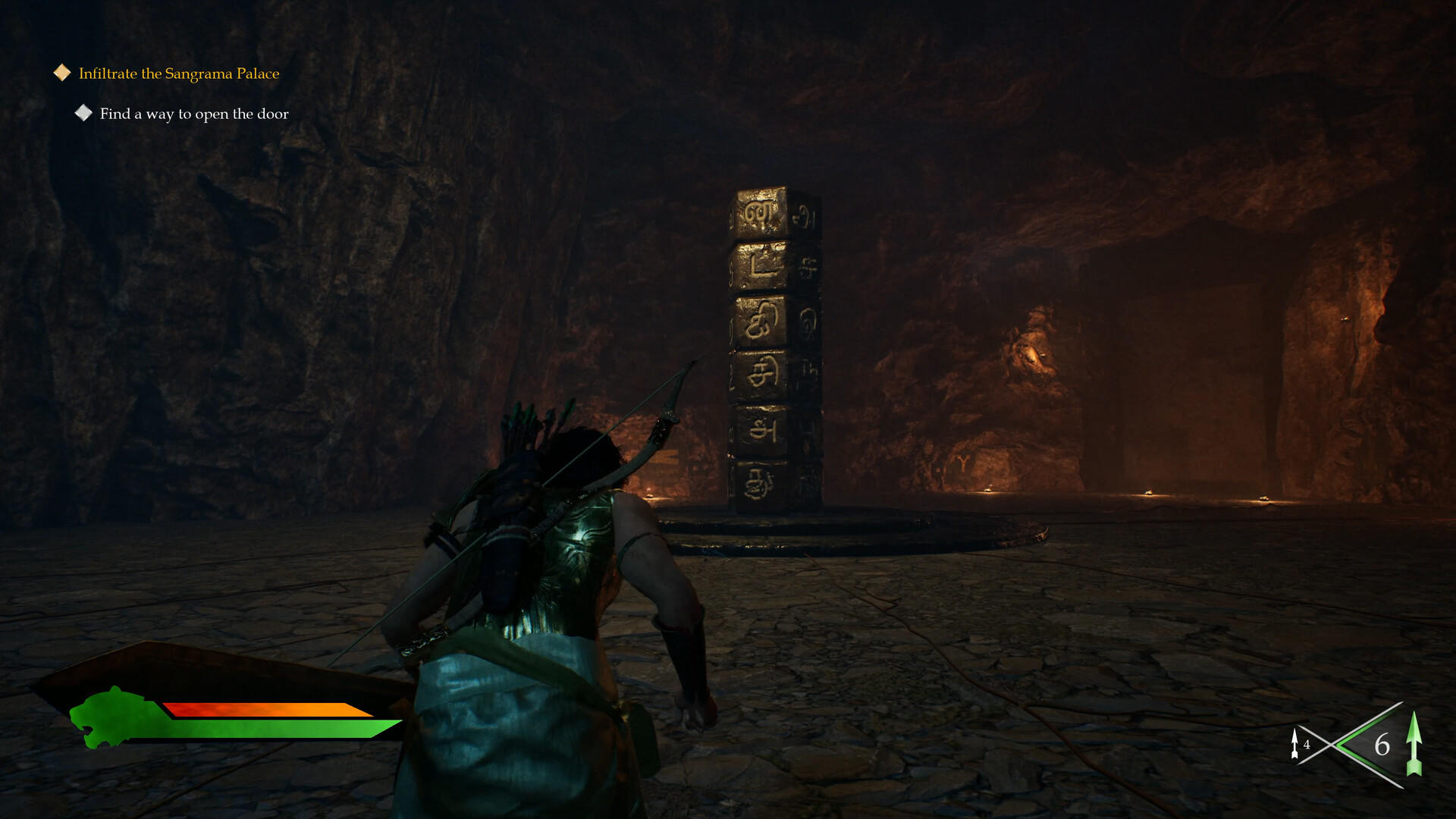
Task: Click the Find a way to open the door objective
Action: coord(194,114)
